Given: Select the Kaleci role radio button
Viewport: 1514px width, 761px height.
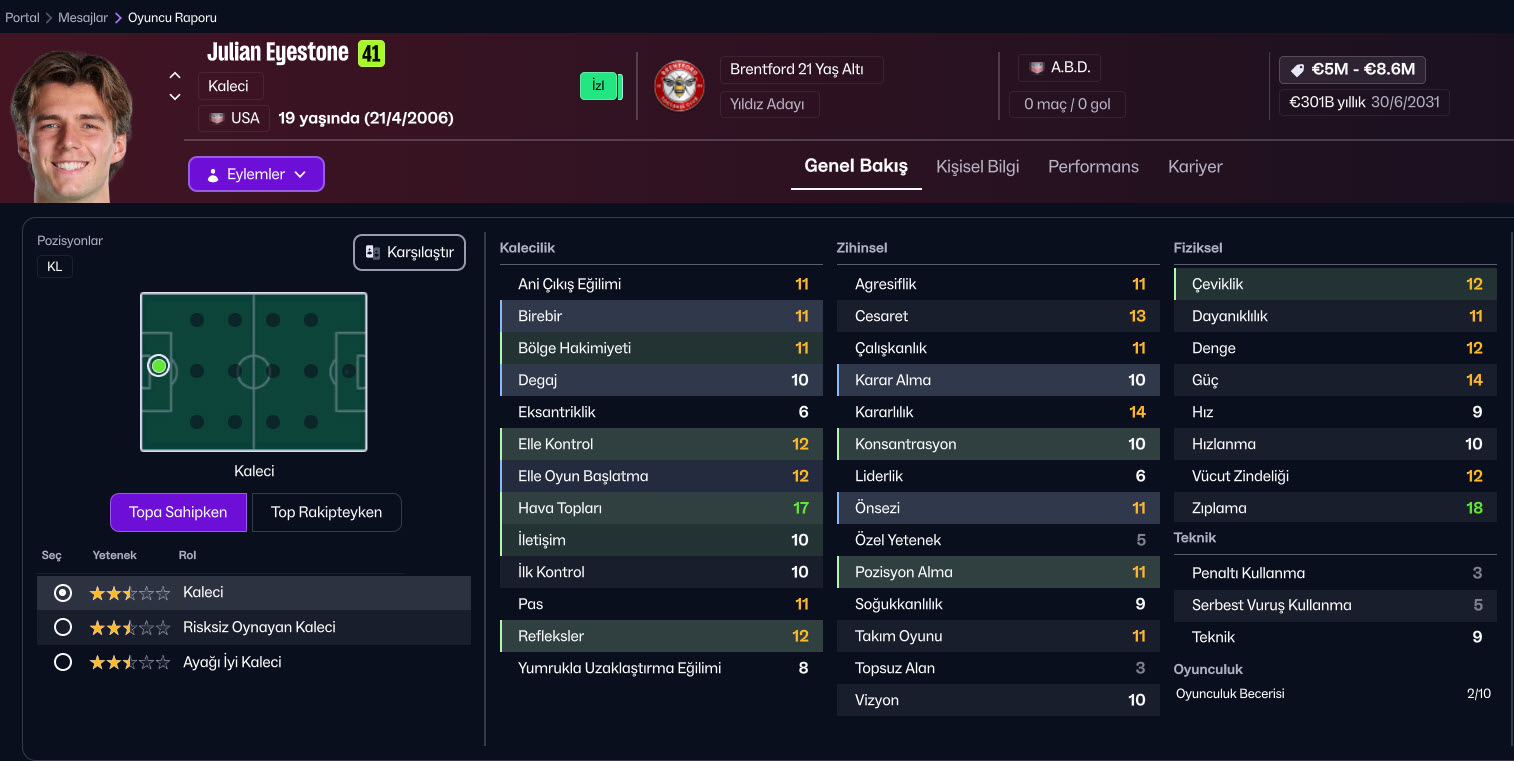Looking at the screenshot, I should click(63, 593).
